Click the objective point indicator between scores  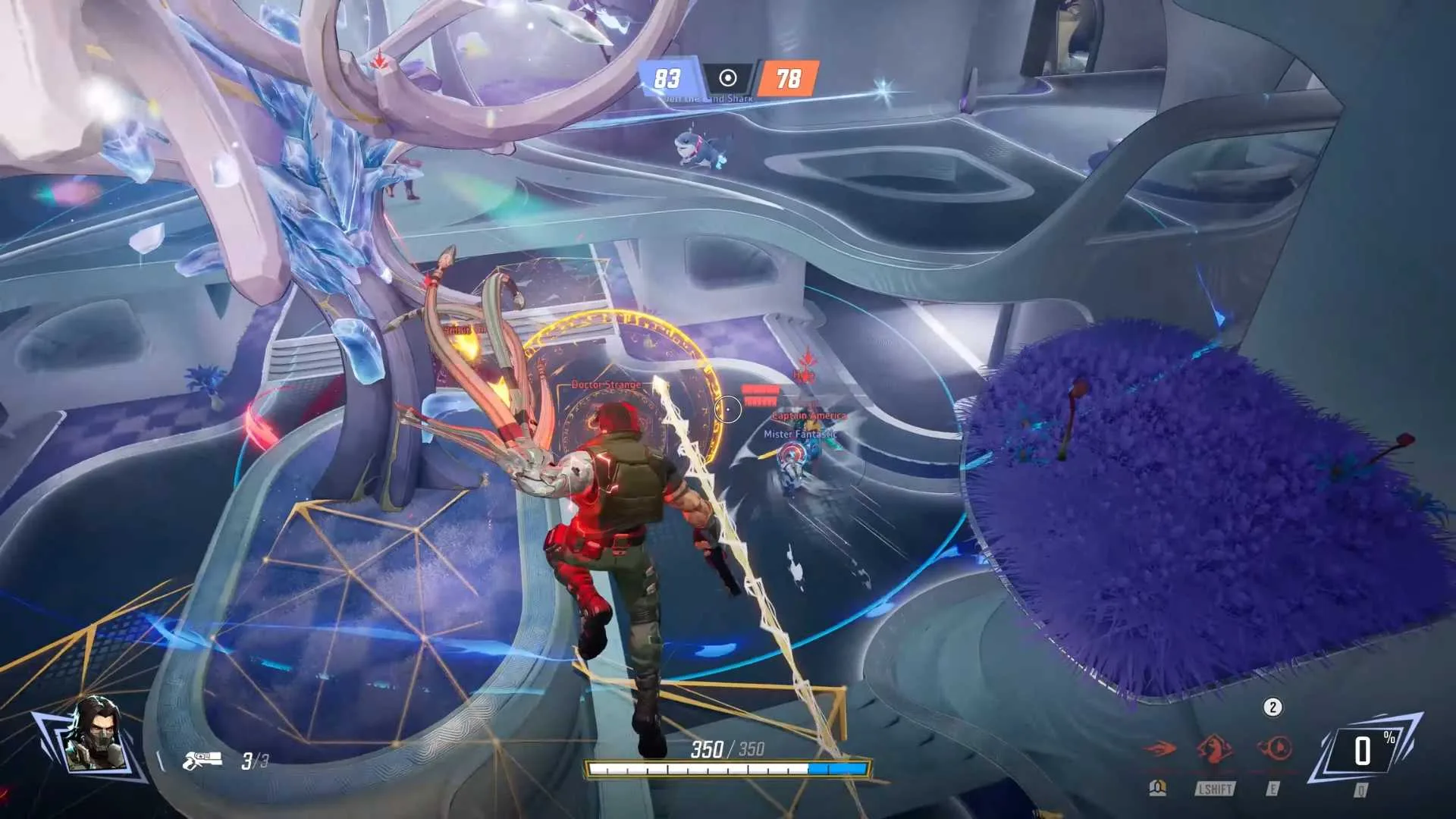(727, 78)
